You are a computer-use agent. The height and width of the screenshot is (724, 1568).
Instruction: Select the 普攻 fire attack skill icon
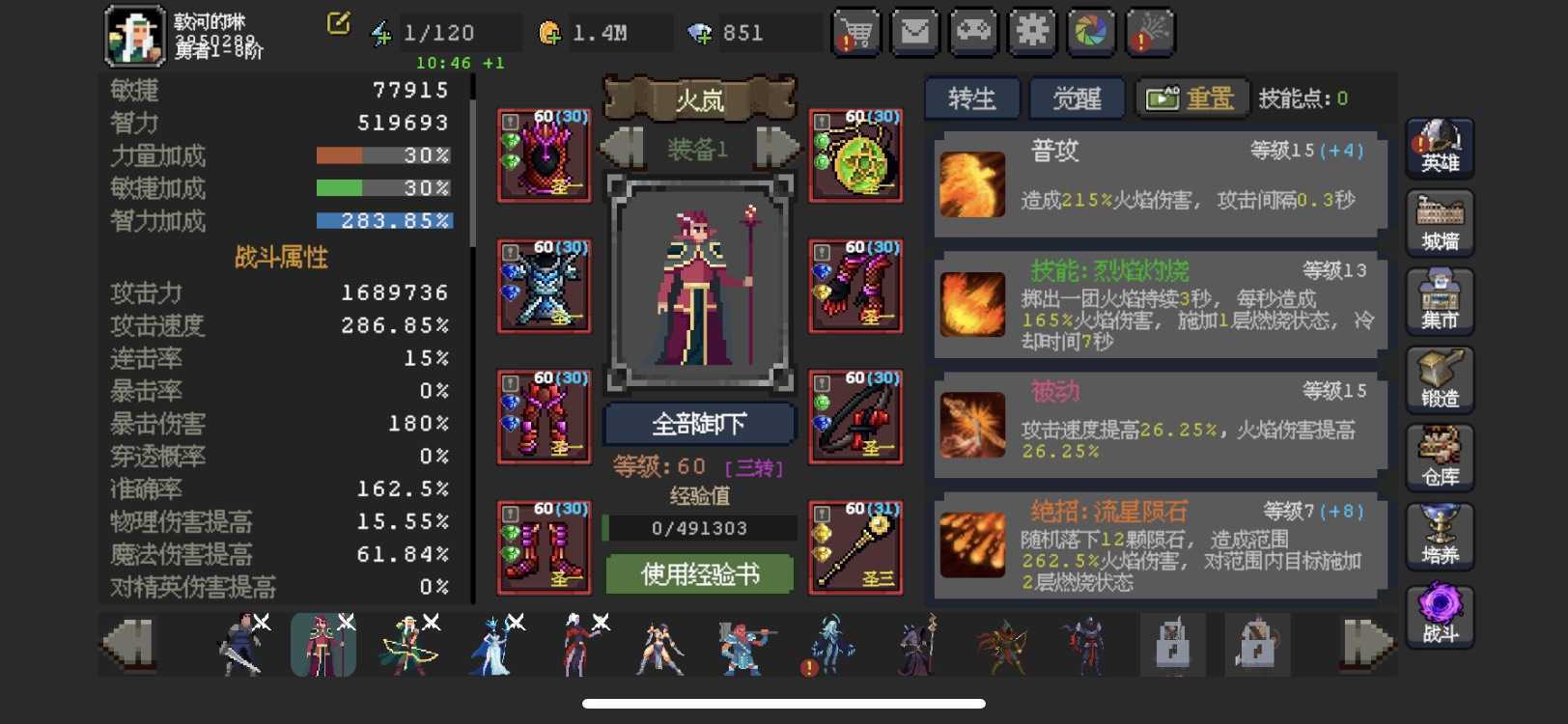coord(971,178)
